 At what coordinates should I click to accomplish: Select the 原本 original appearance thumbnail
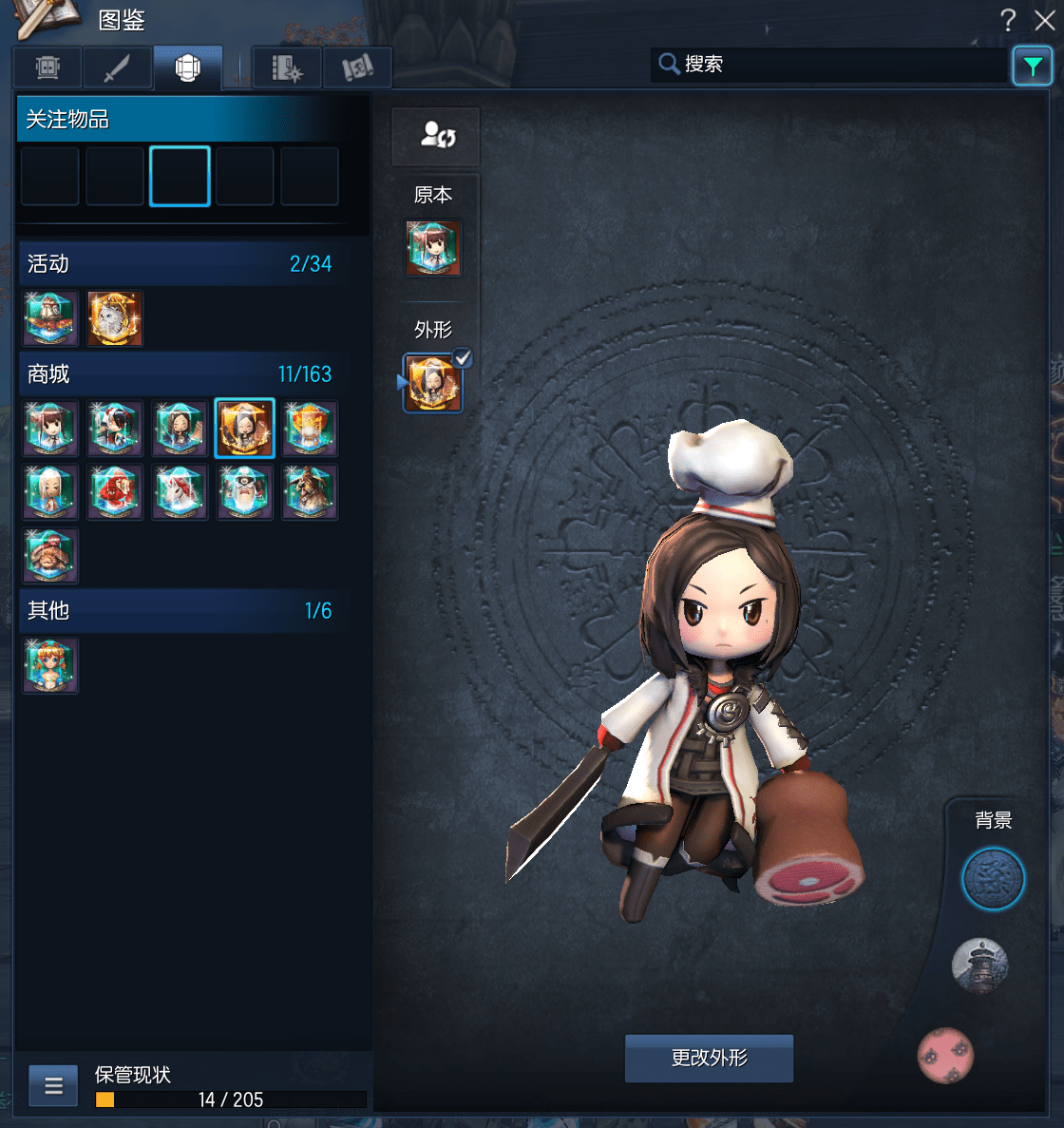click(433, 248)
